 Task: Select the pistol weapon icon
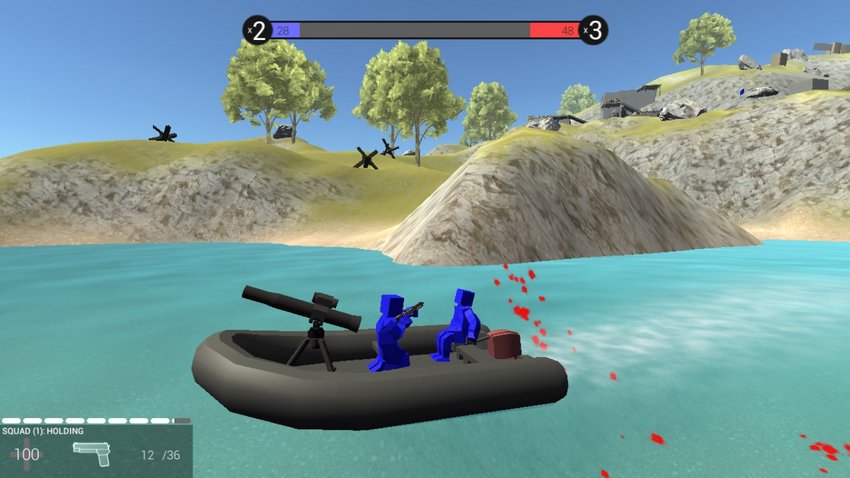point(91,453)
